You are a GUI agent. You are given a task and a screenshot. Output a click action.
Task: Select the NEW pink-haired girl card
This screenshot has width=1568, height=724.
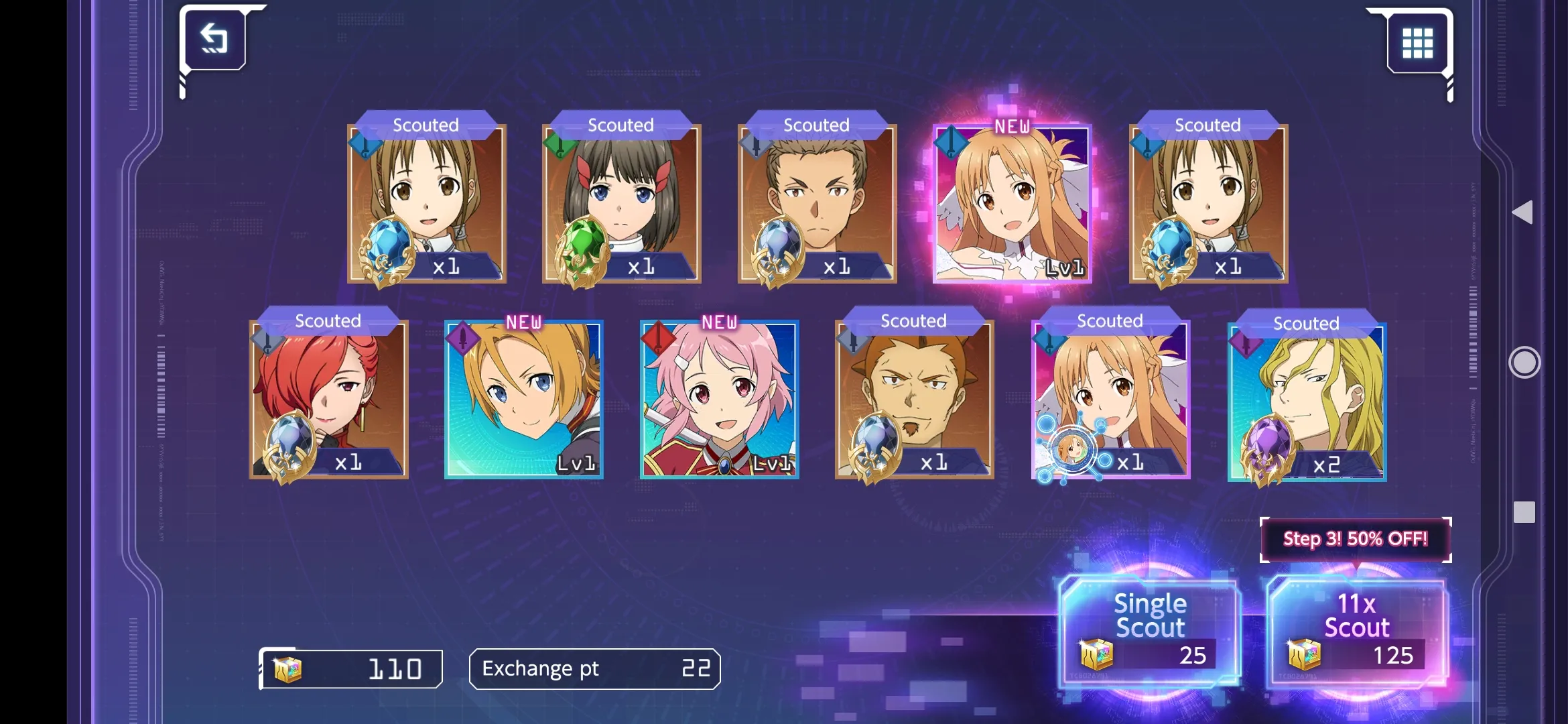[719, 399]
